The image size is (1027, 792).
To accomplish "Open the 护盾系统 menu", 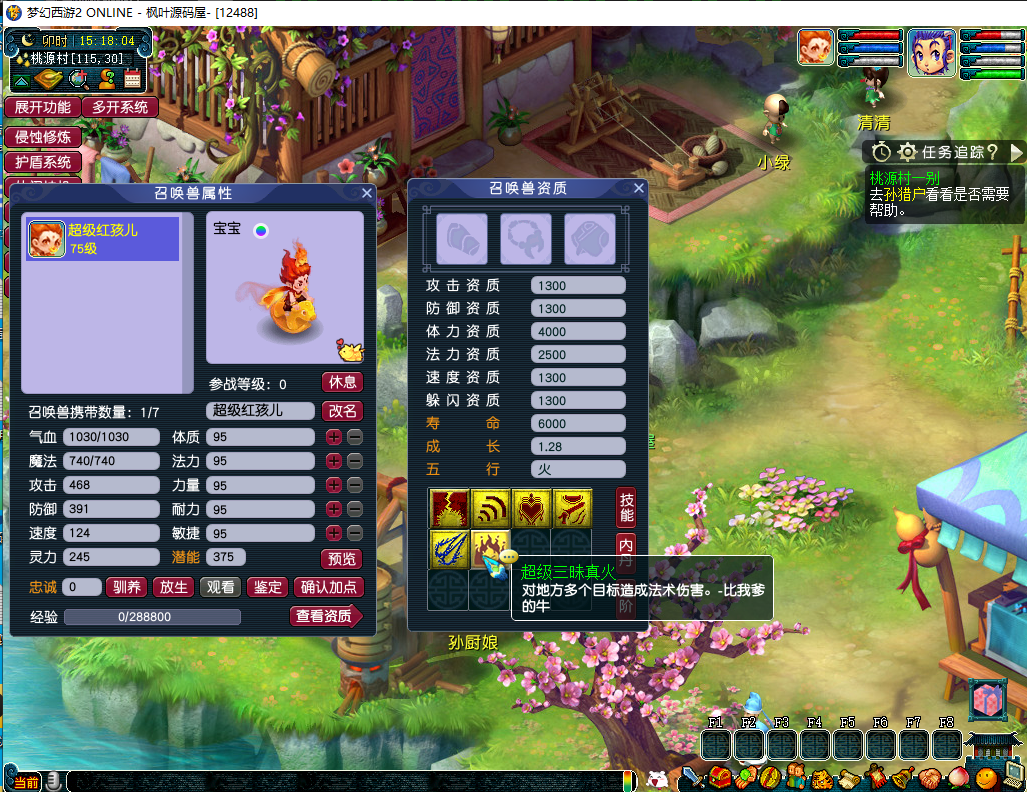I will [42, 162].
